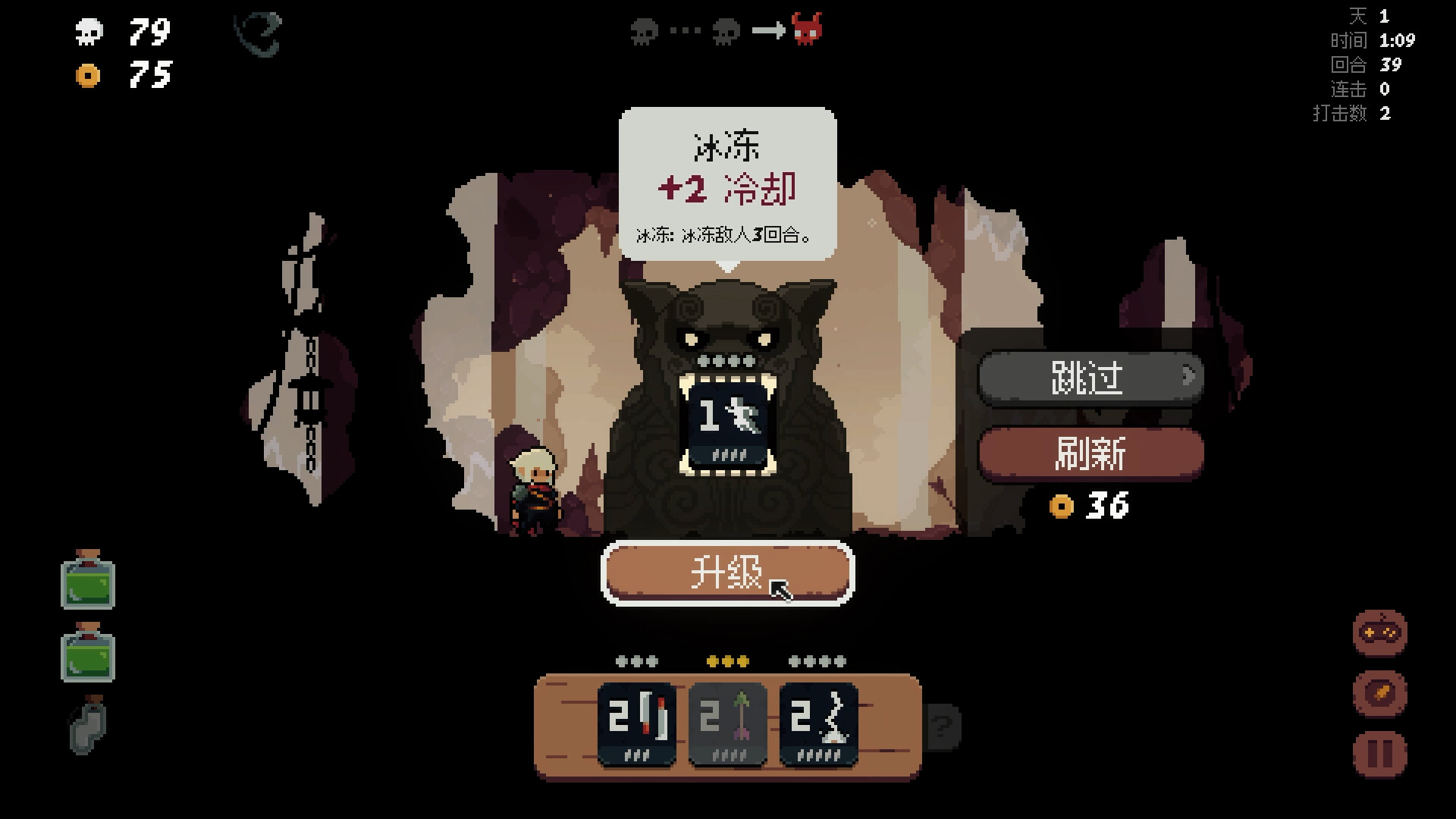Click the question mark panel beside the cards
1456x819 pixels.
943,726
